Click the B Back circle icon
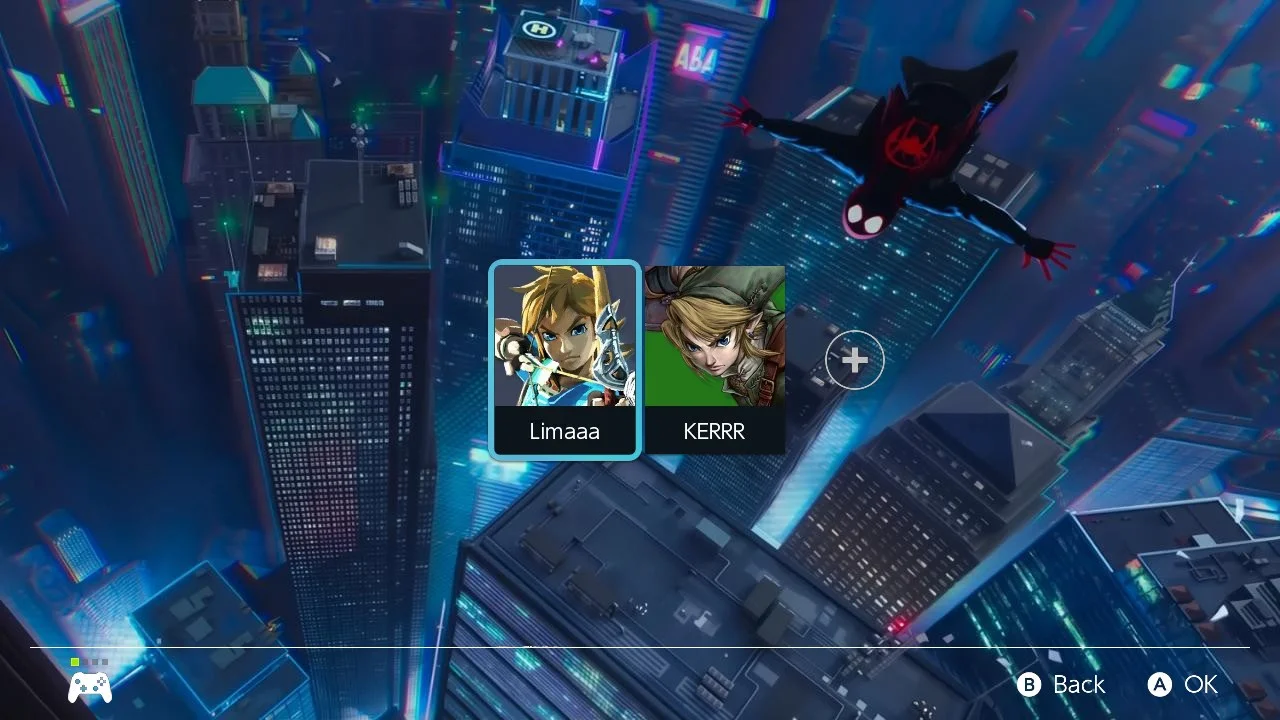Image resolution: width=1280 pixels, height=720 pixels. 1028,685
